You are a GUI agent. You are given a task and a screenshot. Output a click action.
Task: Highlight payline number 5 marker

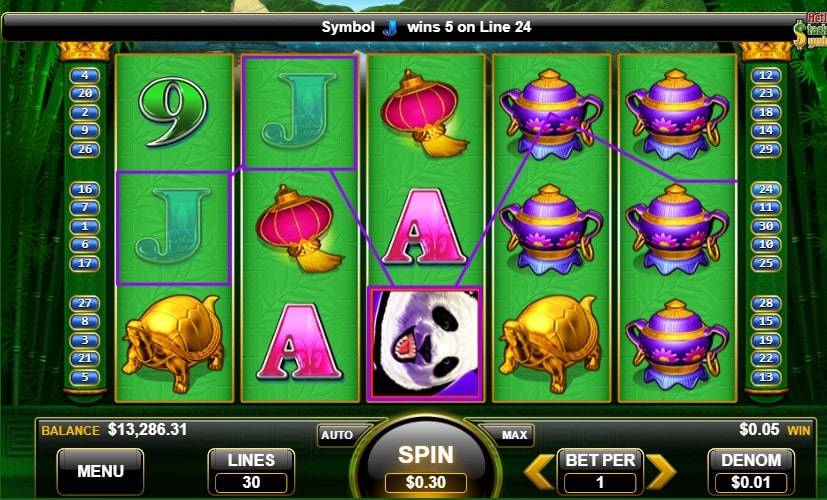point(84,377)
